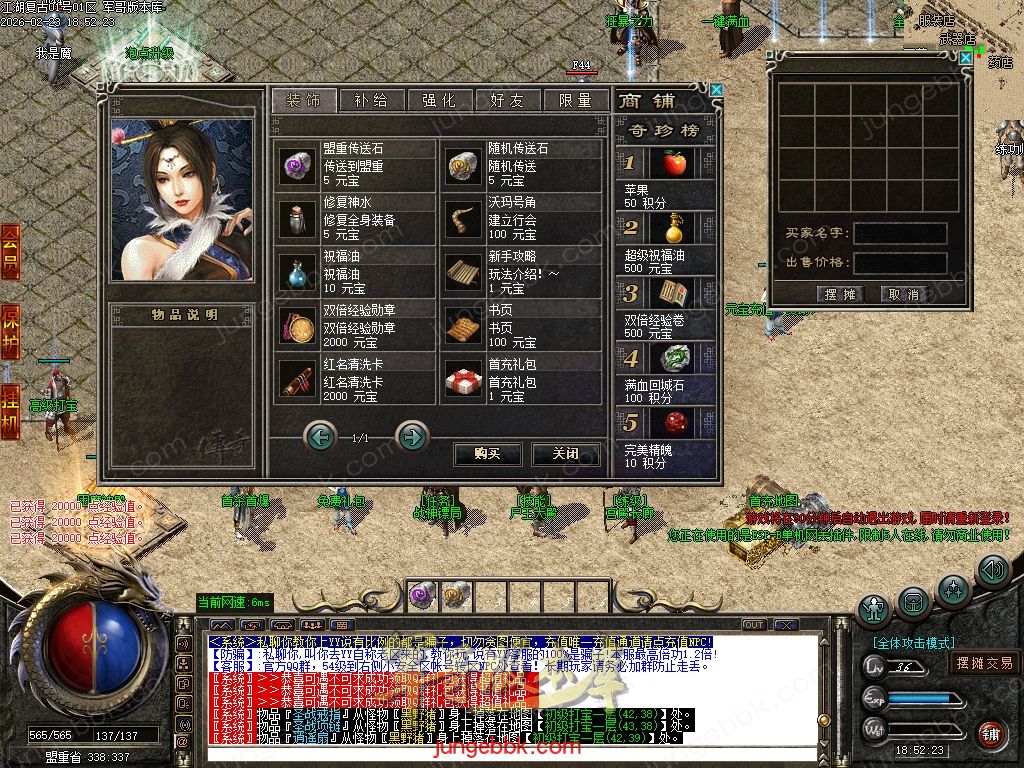Go to the previous shop page arrow
Screen dimensions: 1024x768
pyautogui.click(x=320, y=436)
